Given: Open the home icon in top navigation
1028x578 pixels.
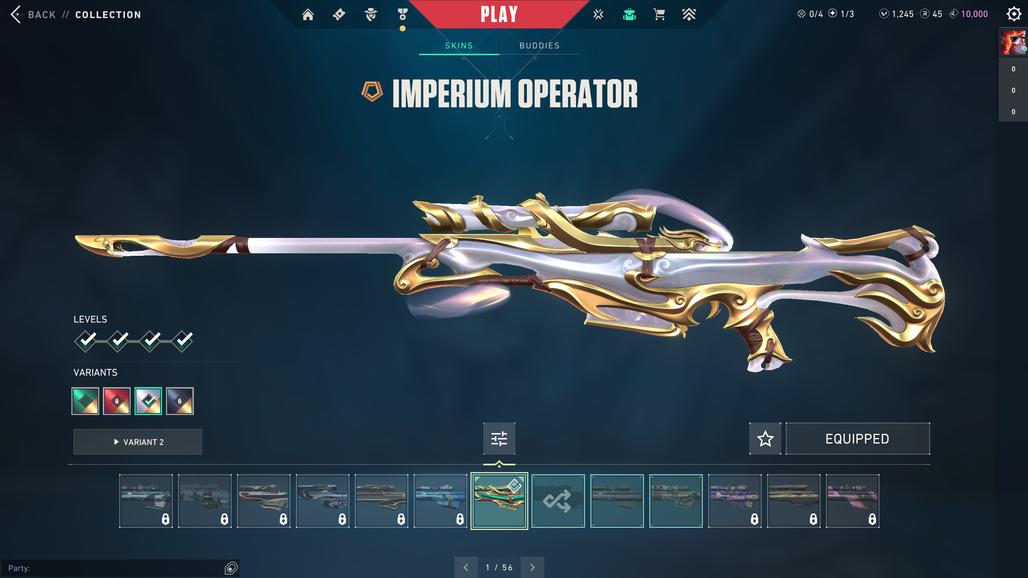Looking at the screenshot, I should pos(308,15).
